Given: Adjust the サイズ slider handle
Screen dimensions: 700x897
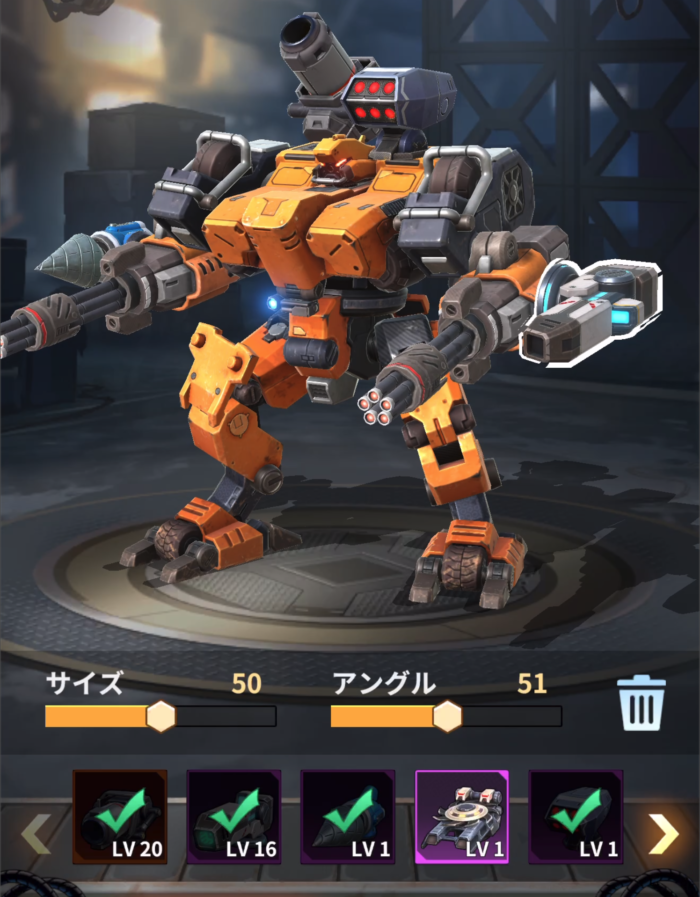Looking at the screenshot, I should [x=161, y=716].
